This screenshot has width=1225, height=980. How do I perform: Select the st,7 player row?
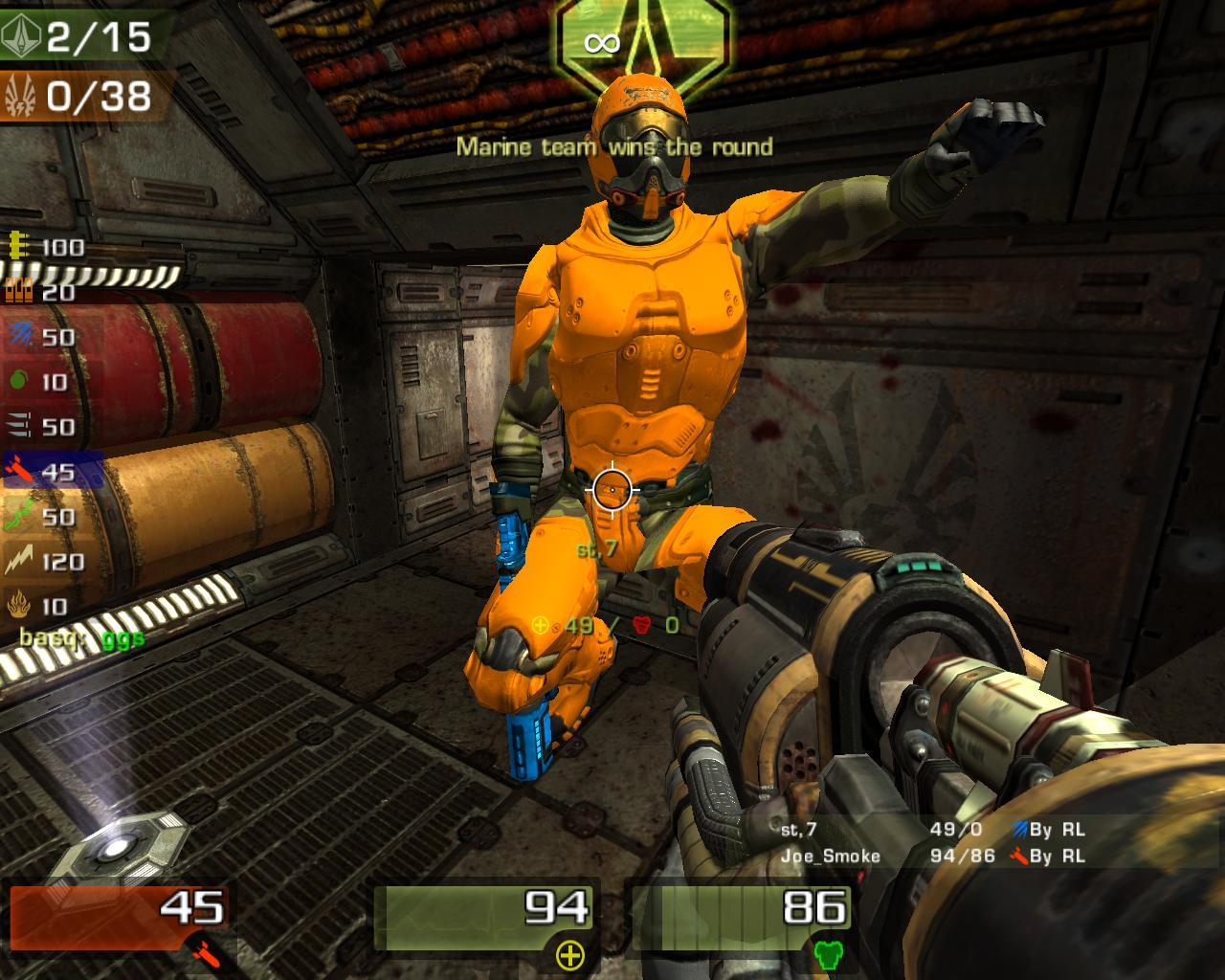[x=933, y=830]
